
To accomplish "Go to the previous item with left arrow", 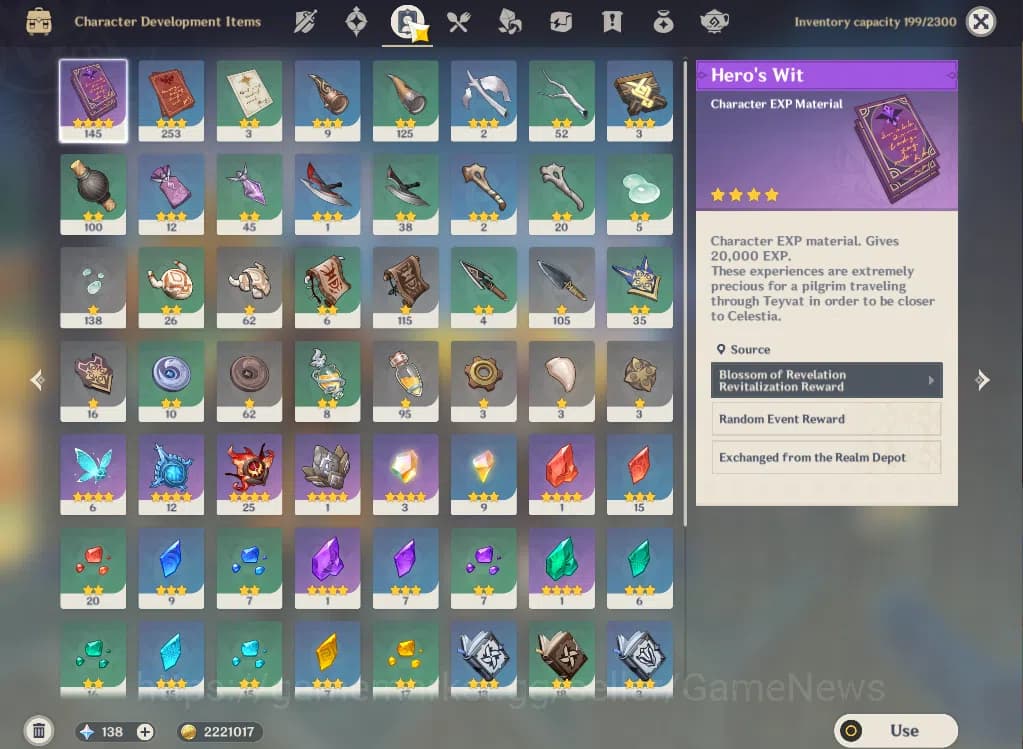I will pyautogui.click(x=37, y=380).
